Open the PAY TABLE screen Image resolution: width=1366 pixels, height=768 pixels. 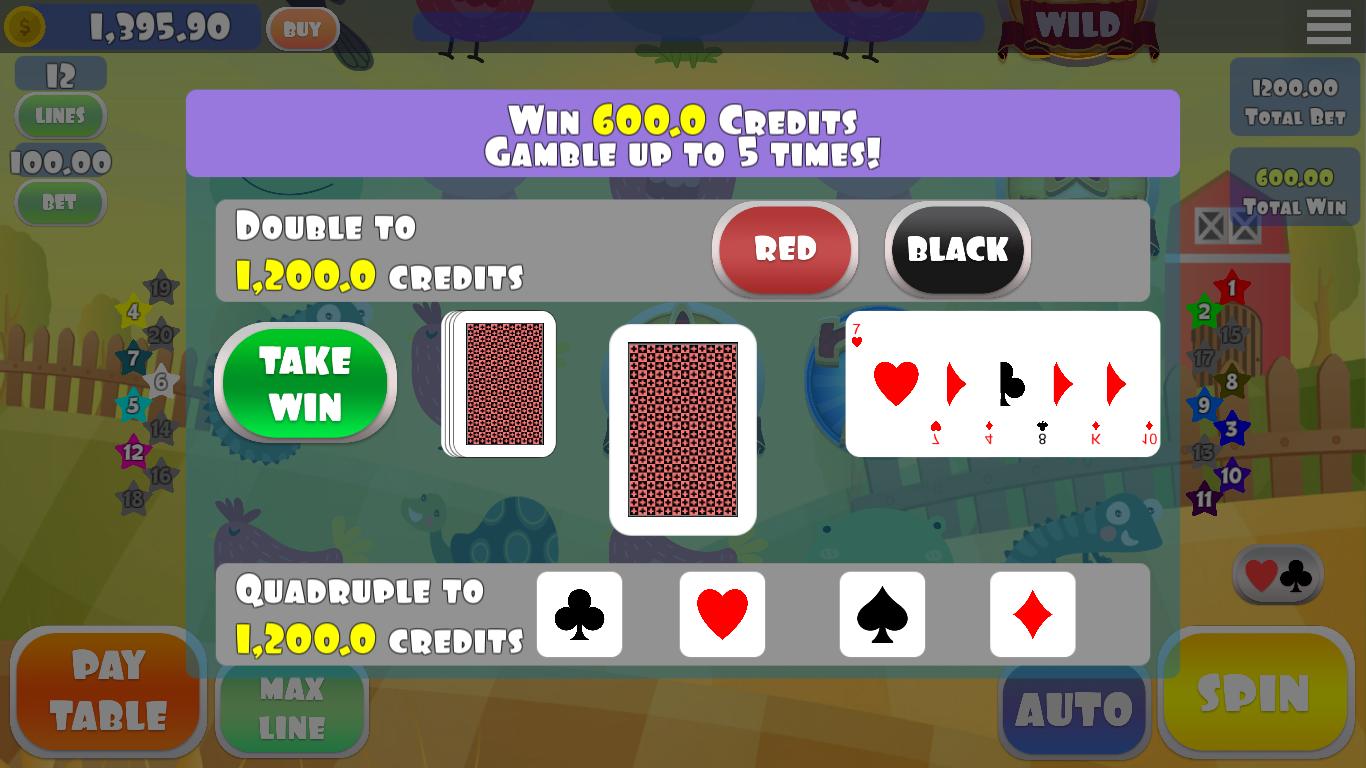tap(108, 690)
